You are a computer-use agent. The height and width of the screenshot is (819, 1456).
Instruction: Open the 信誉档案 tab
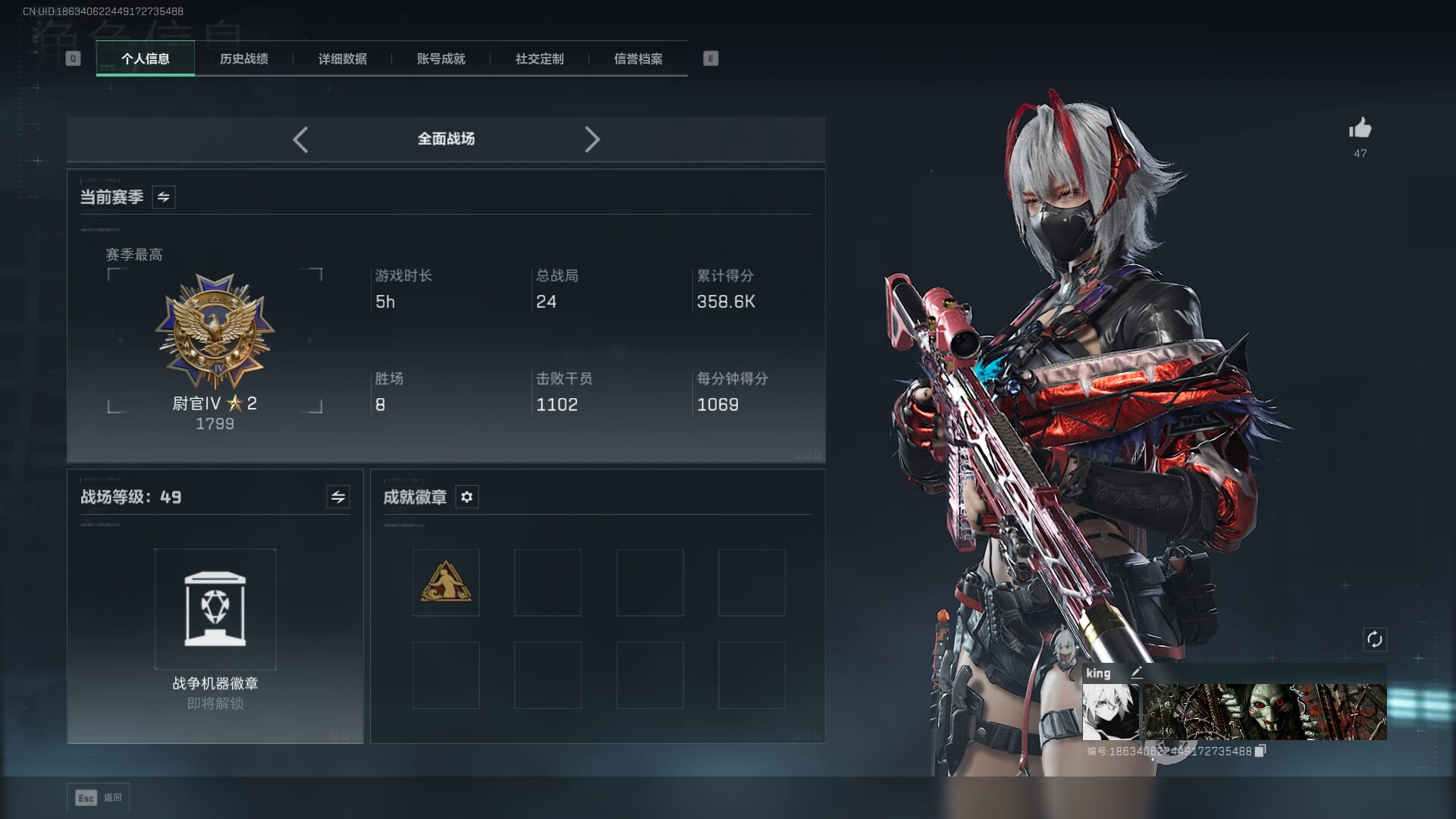tap(638, 58)
